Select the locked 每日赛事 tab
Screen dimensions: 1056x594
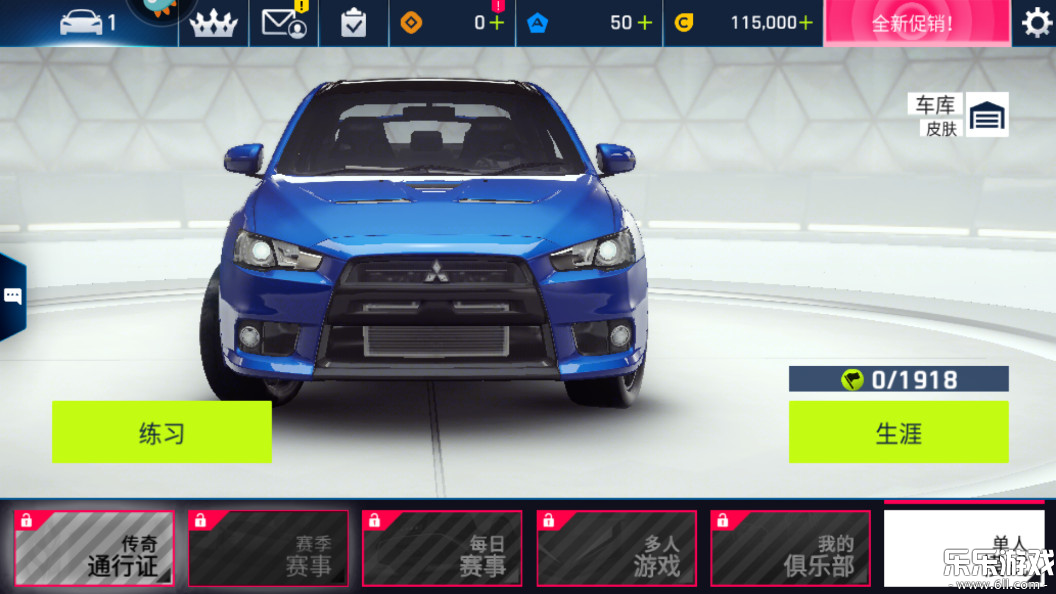(442, 548)
